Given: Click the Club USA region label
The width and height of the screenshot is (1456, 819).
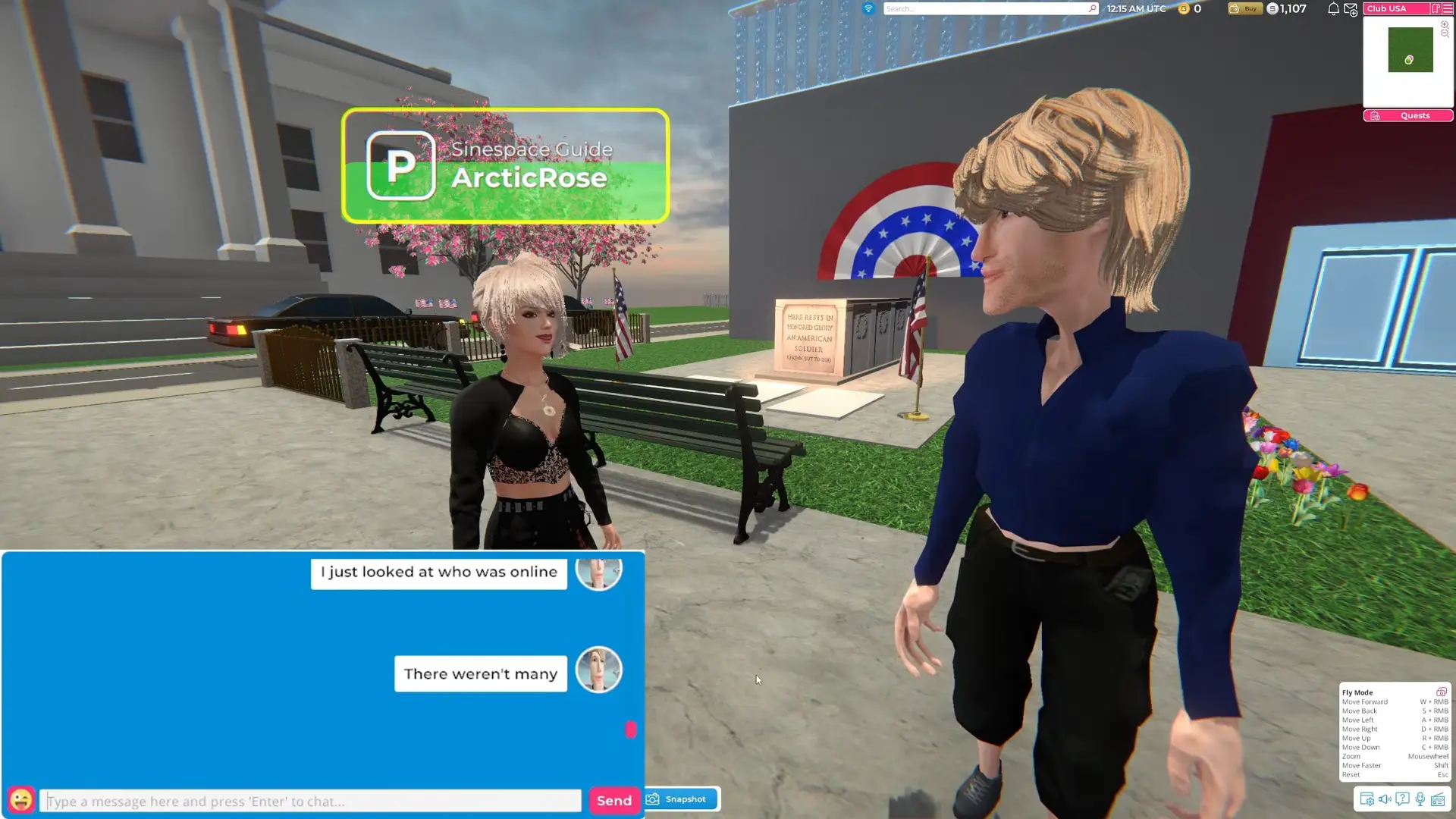Looking at the screenshot, I should click(x=1386, y=8).
